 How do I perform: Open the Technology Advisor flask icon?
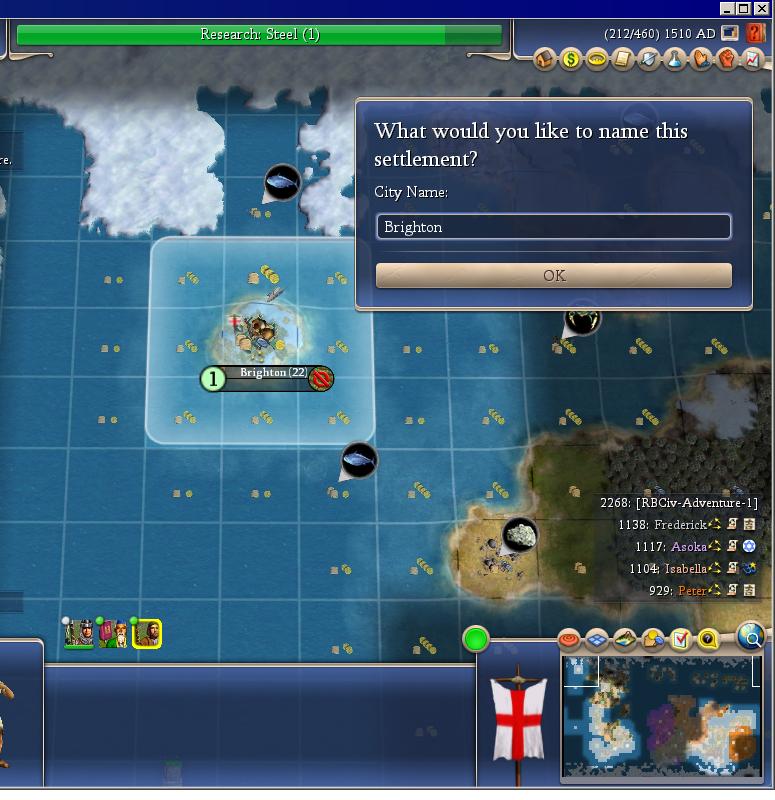click(676, 60)
